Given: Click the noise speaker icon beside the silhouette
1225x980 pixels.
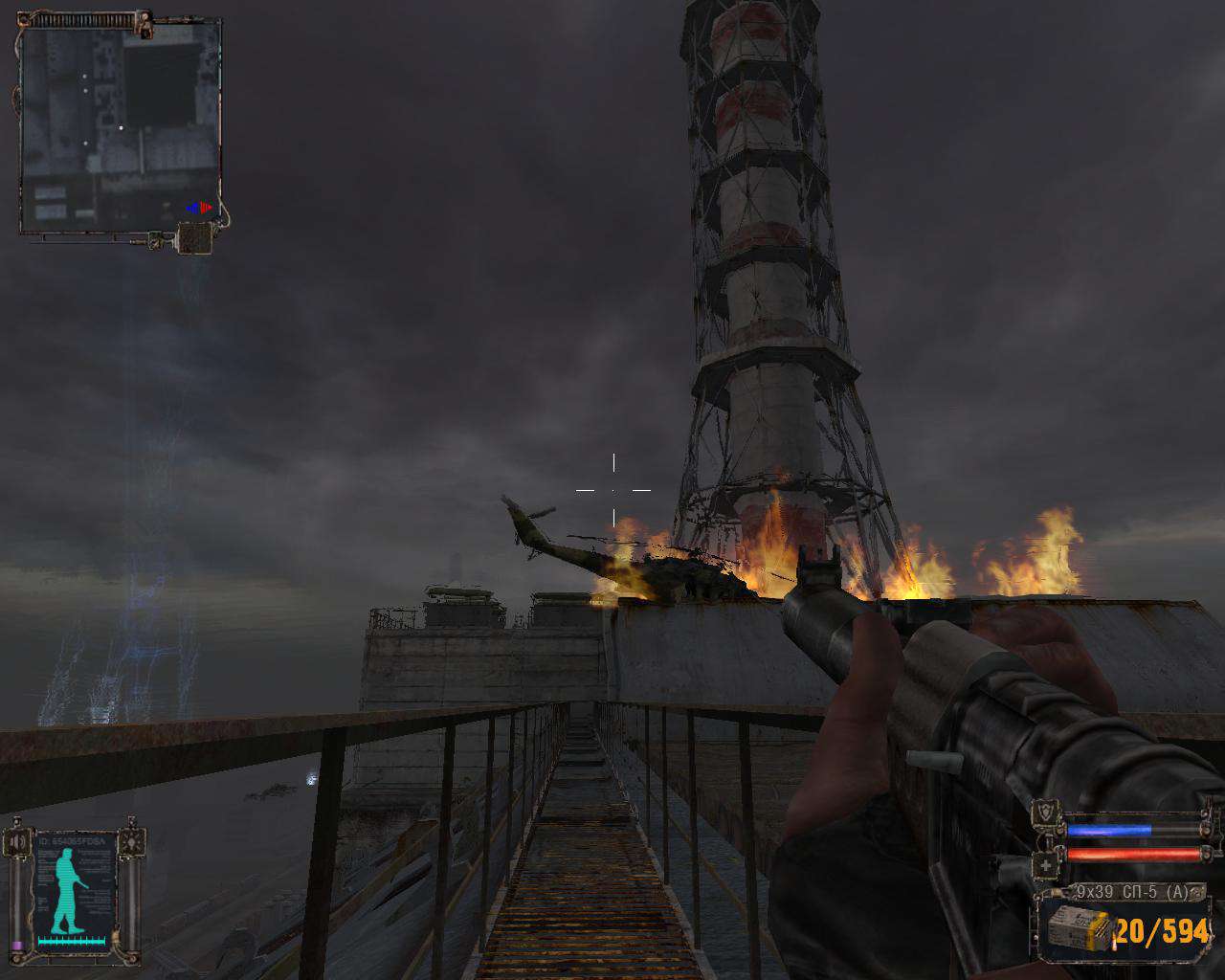Looking at the screenshot, I should point(16,842).
